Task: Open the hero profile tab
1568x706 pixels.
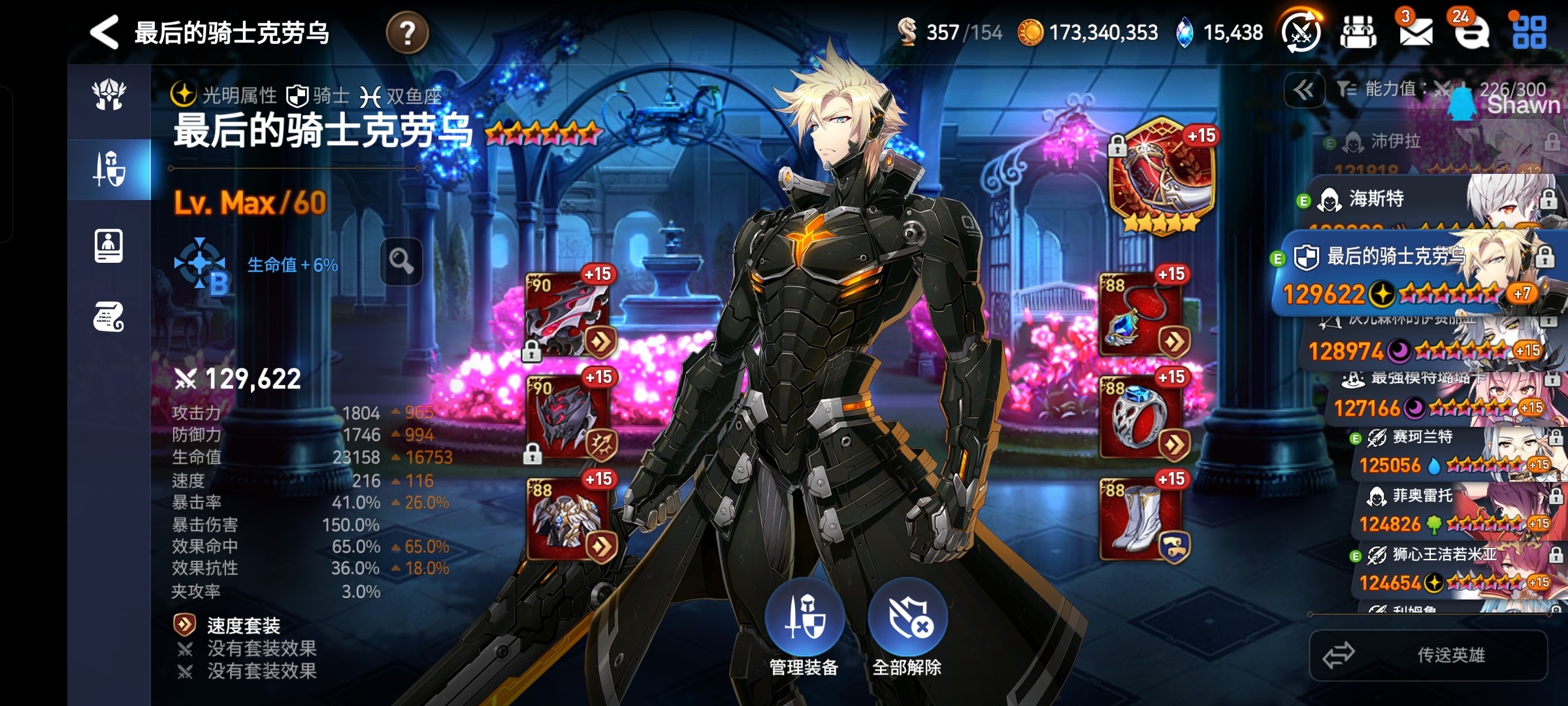Action: pyautogui.click(x=109, y=246)
